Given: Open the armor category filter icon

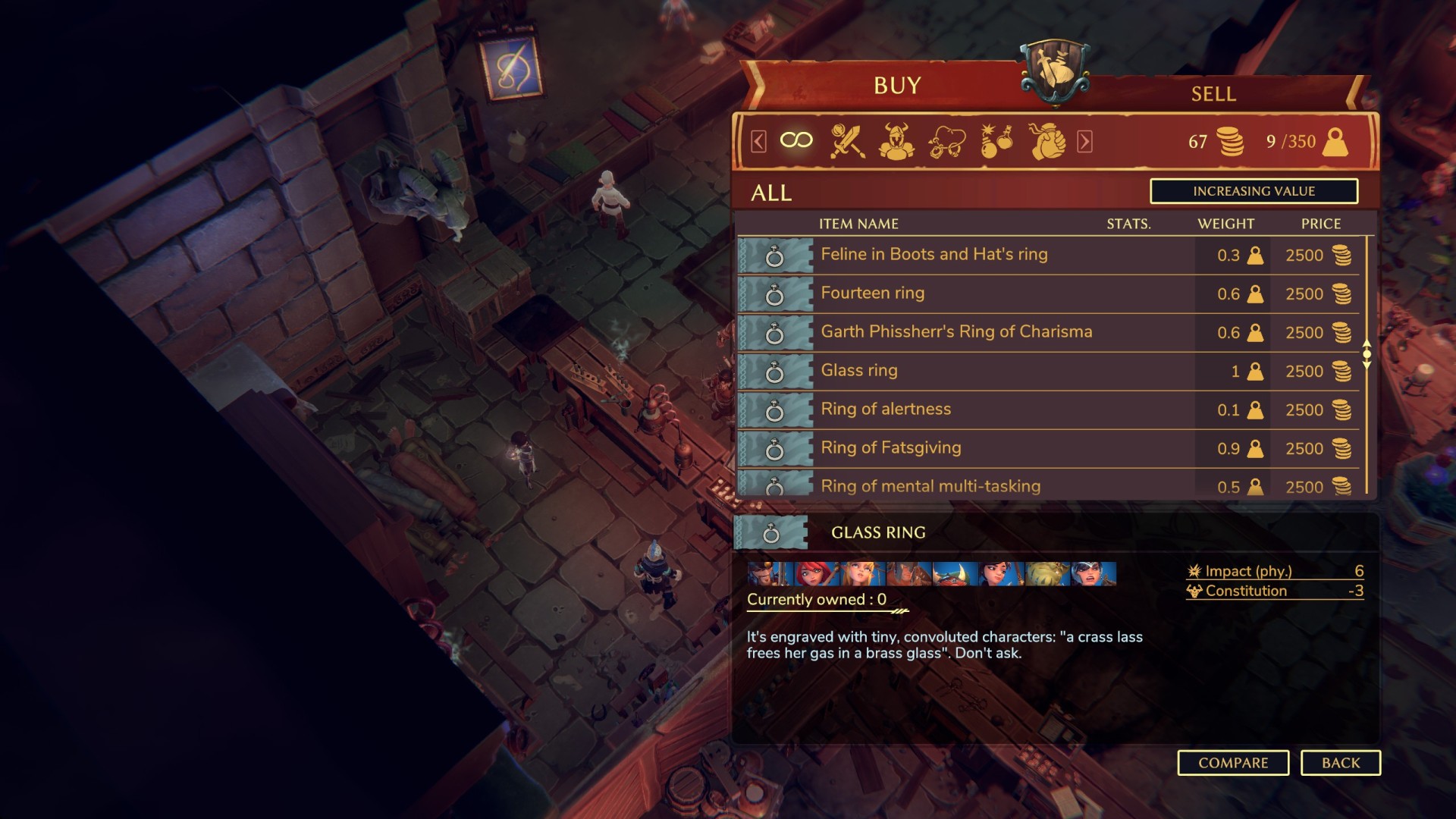Looking at the screenshot, I should (899, 140).
